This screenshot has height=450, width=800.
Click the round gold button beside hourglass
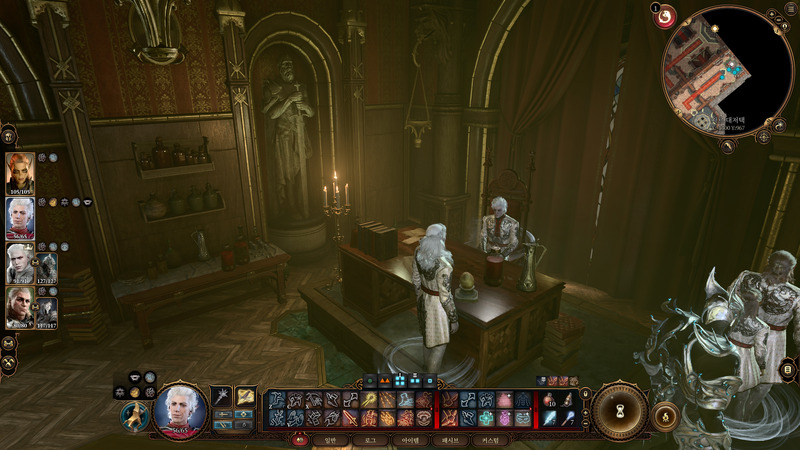664,415
